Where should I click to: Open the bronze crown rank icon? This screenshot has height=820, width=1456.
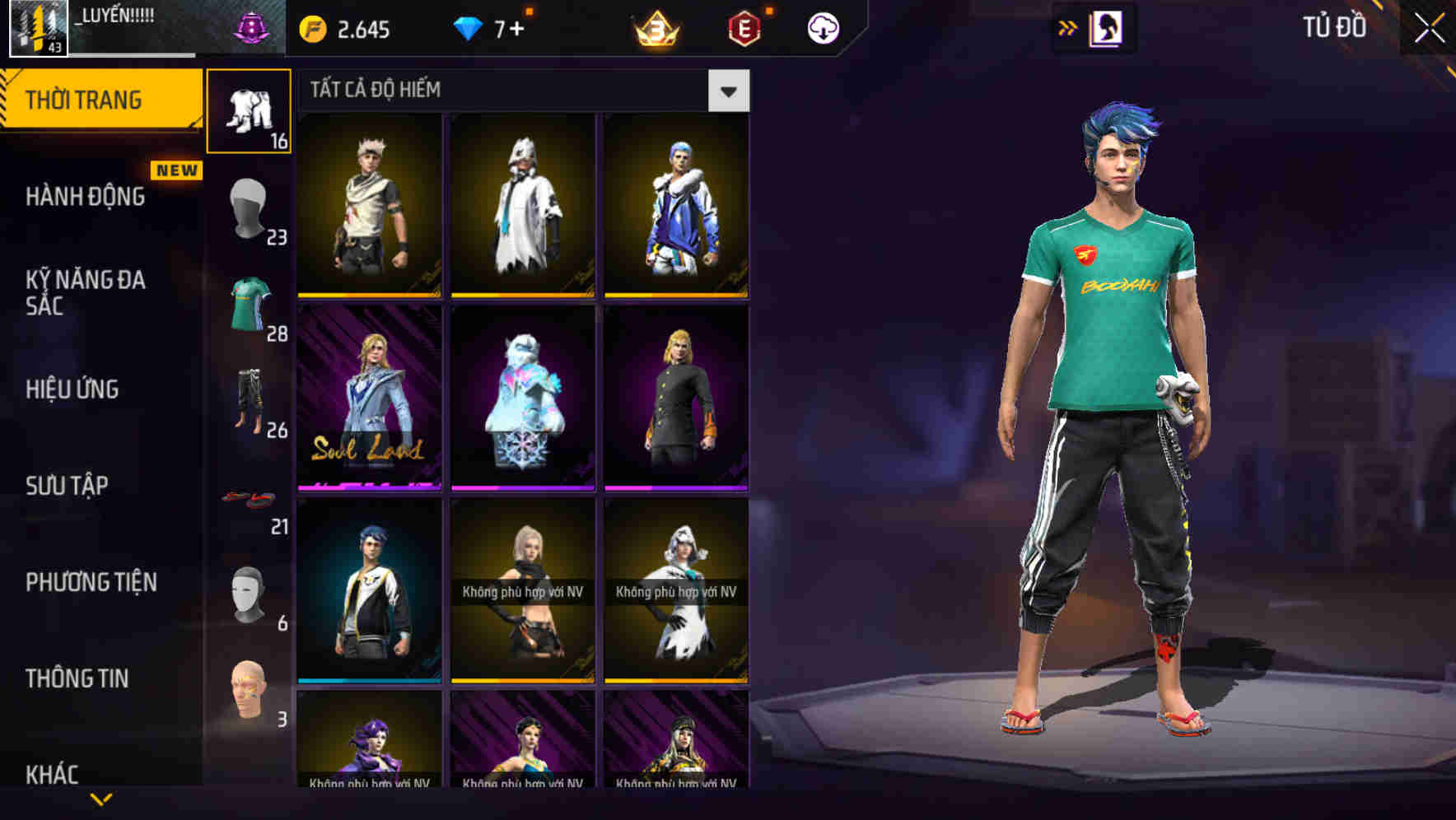click(655, 27)
